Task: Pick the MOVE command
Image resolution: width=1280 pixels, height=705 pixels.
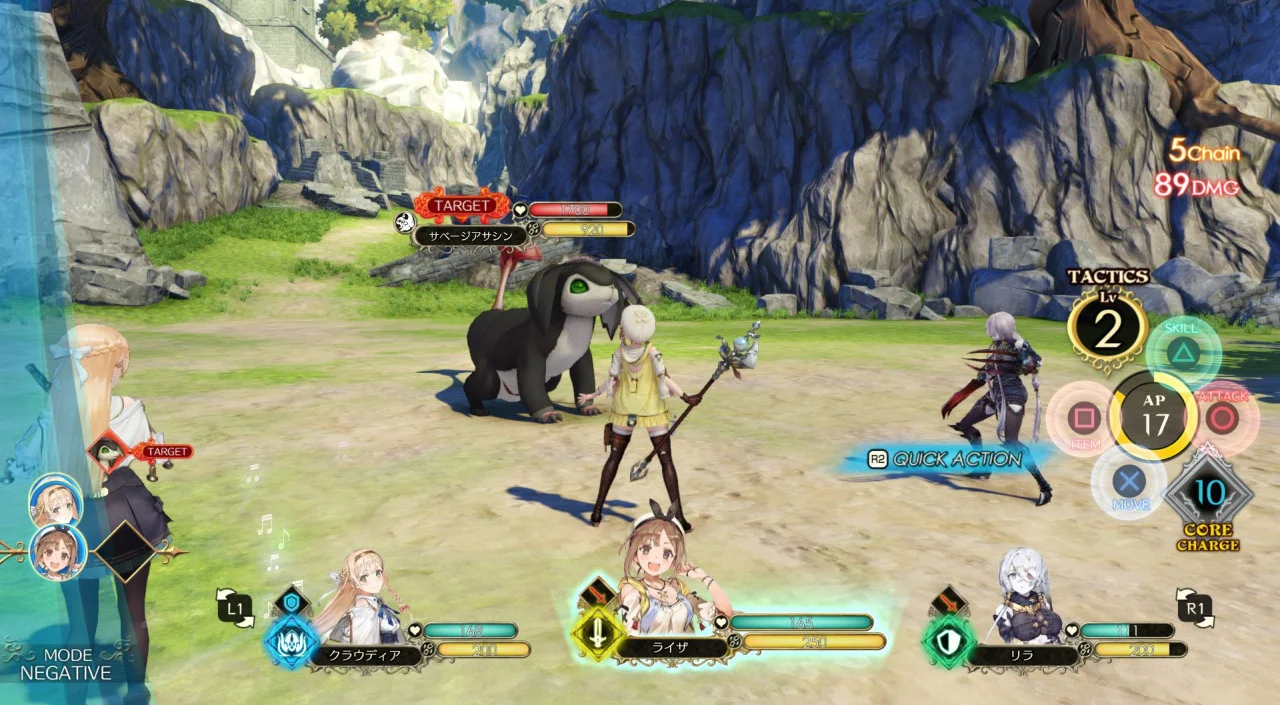Action: point(1130,481)
